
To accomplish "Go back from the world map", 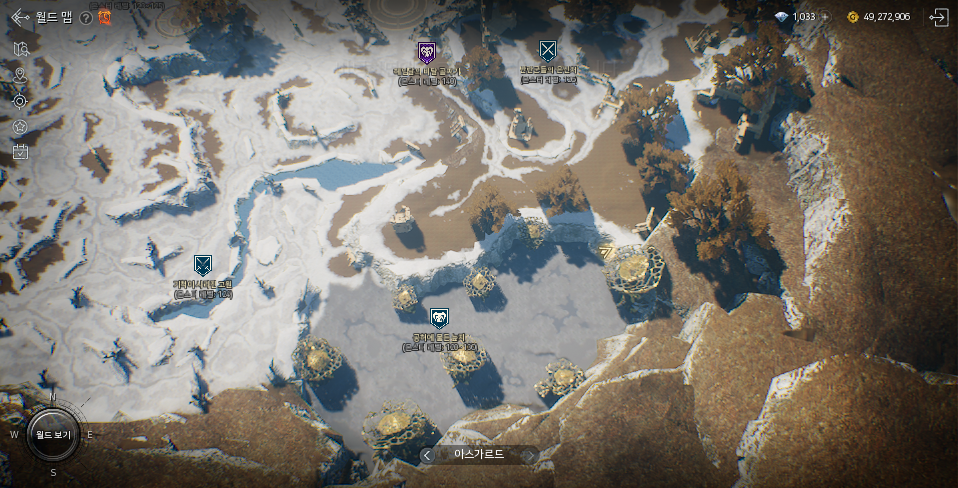I will point(20,17).
